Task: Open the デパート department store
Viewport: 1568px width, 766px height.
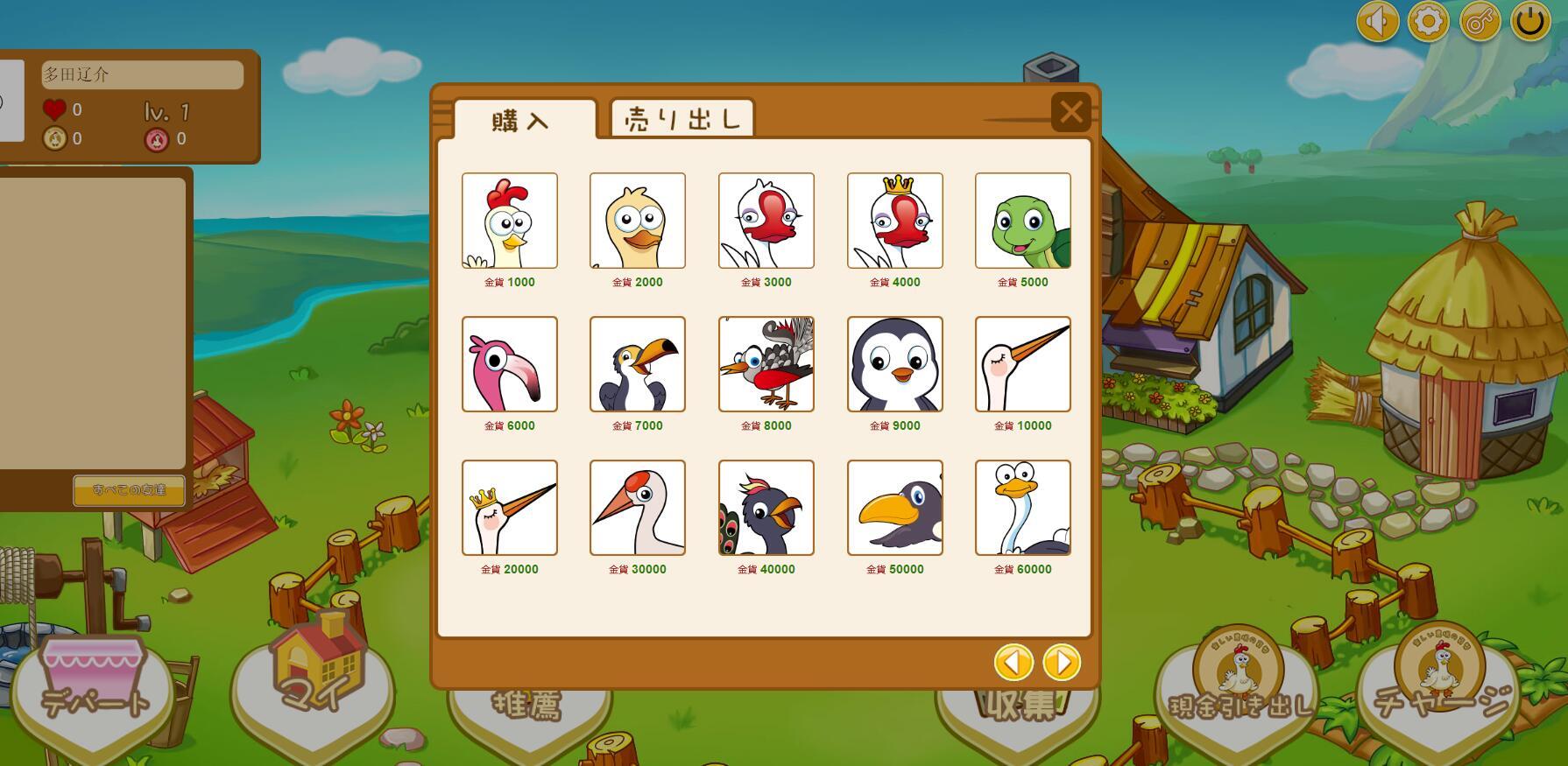Action: pos(94,692)
